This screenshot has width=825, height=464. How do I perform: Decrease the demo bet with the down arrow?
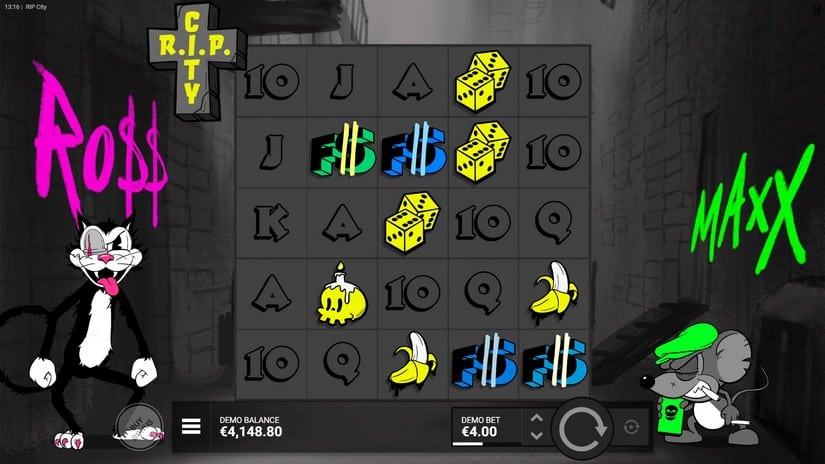click(x=537, y=436)
